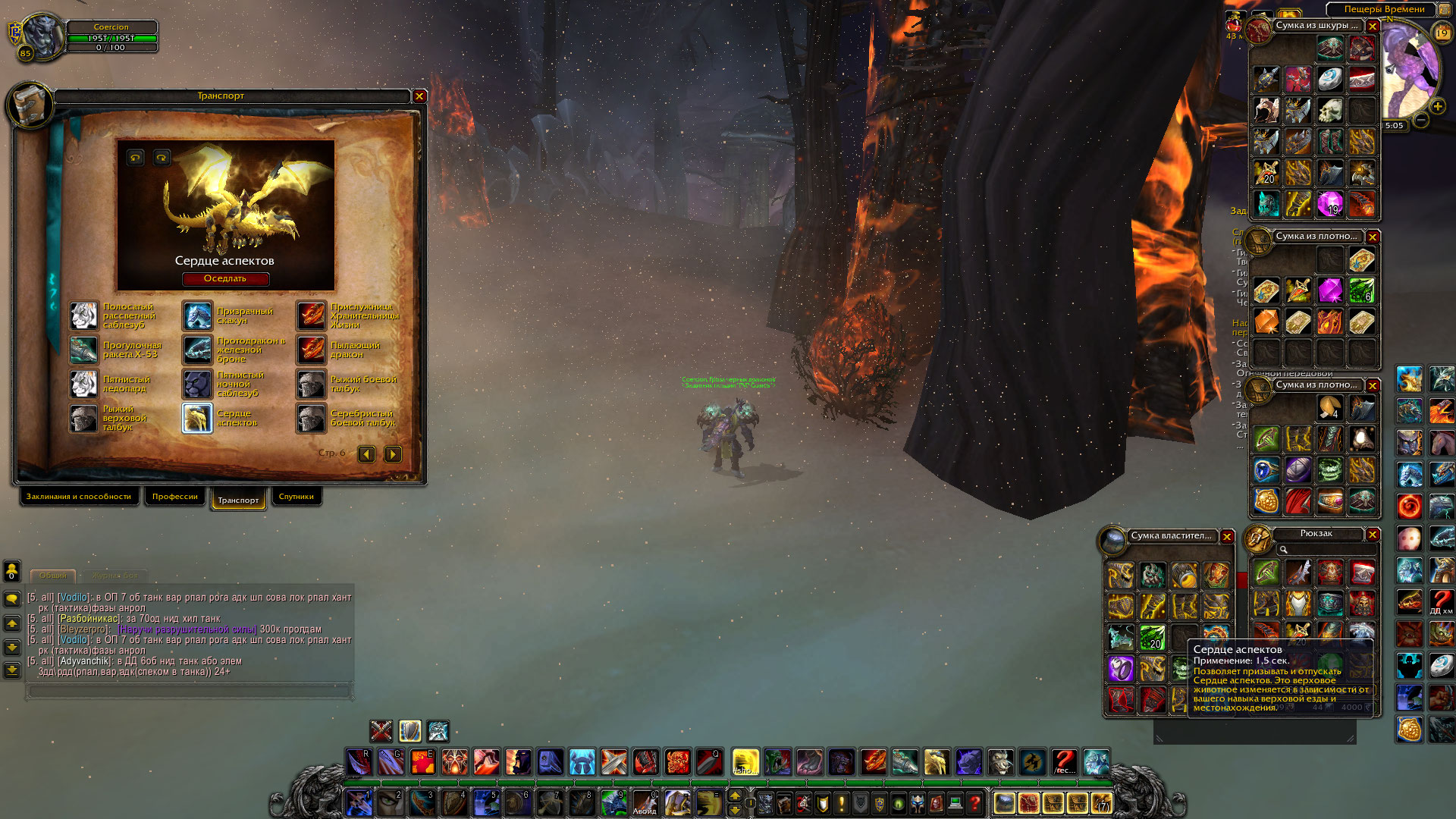
Task: Pick the Пятнистый ледопард mount
Action: click(x=83, y=384)
